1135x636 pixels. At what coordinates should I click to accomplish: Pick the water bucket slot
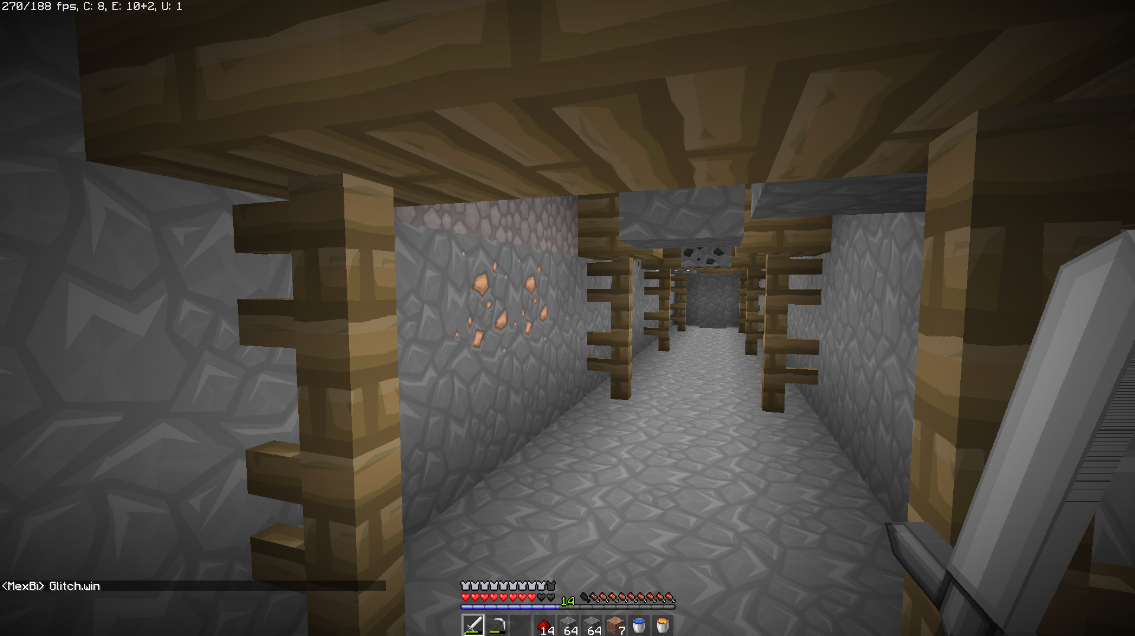click(639, 625)
